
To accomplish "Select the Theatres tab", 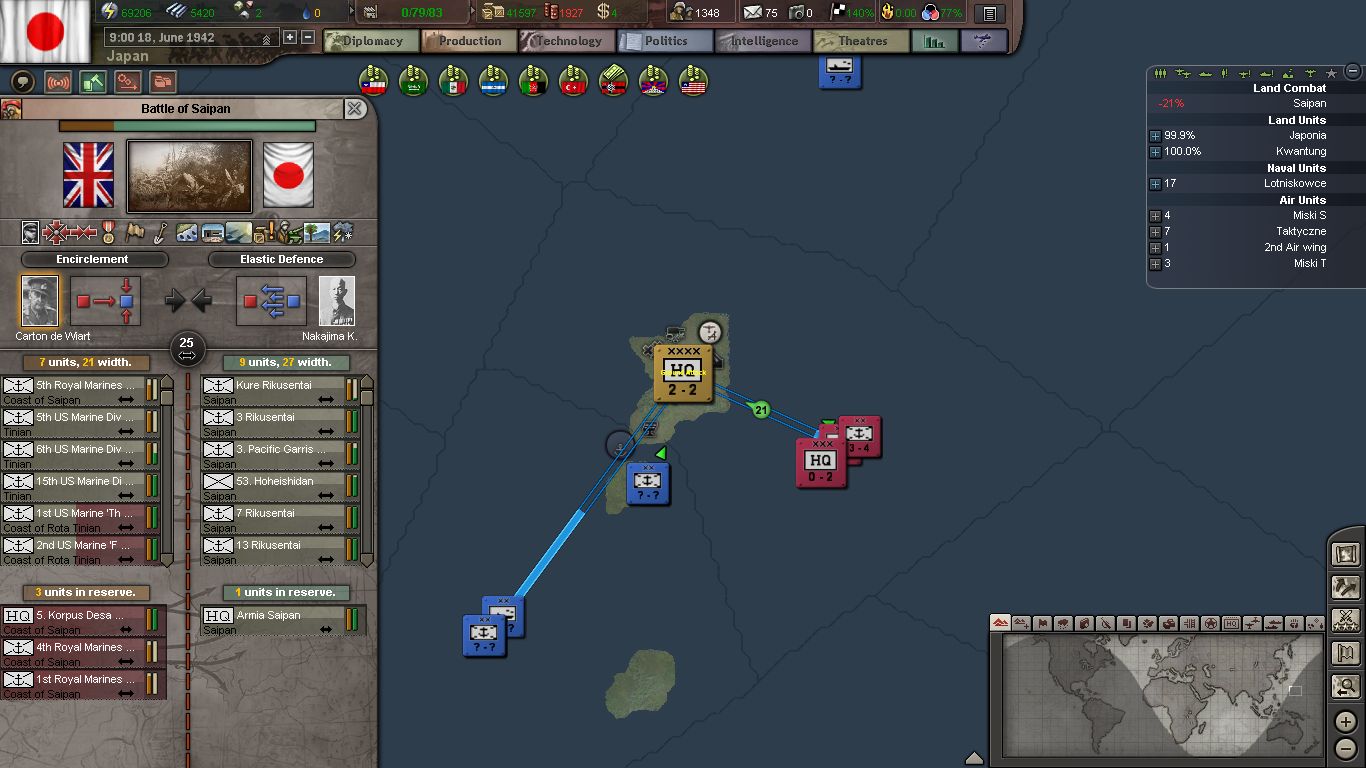I will pos(860,41).
